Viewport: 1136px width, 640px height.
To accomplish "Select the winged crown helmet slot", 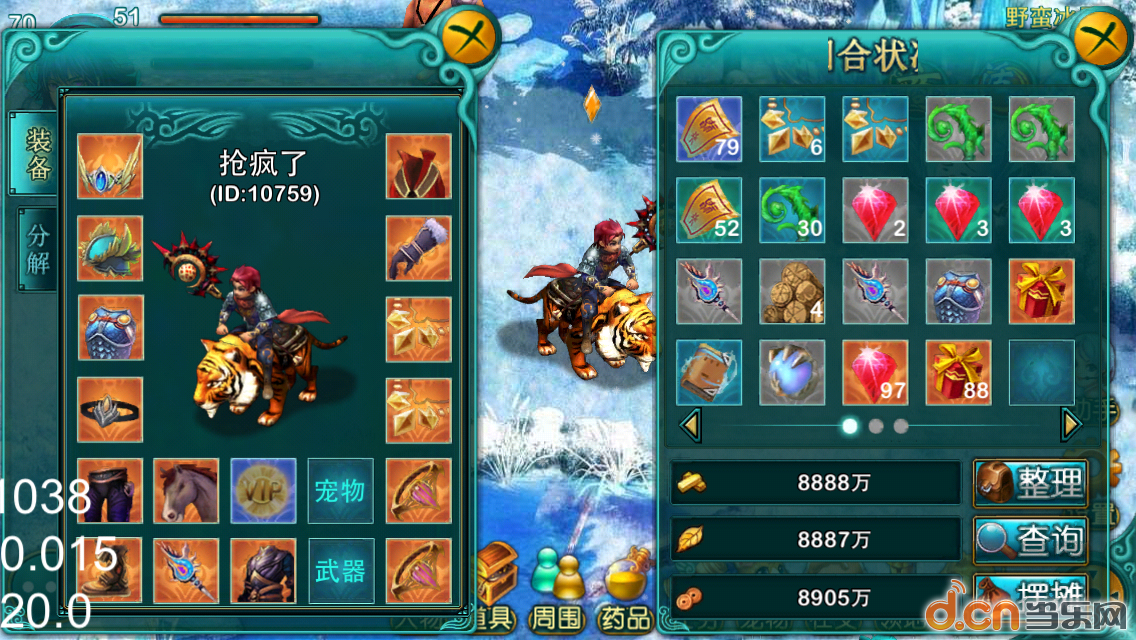I will point(110,166).
